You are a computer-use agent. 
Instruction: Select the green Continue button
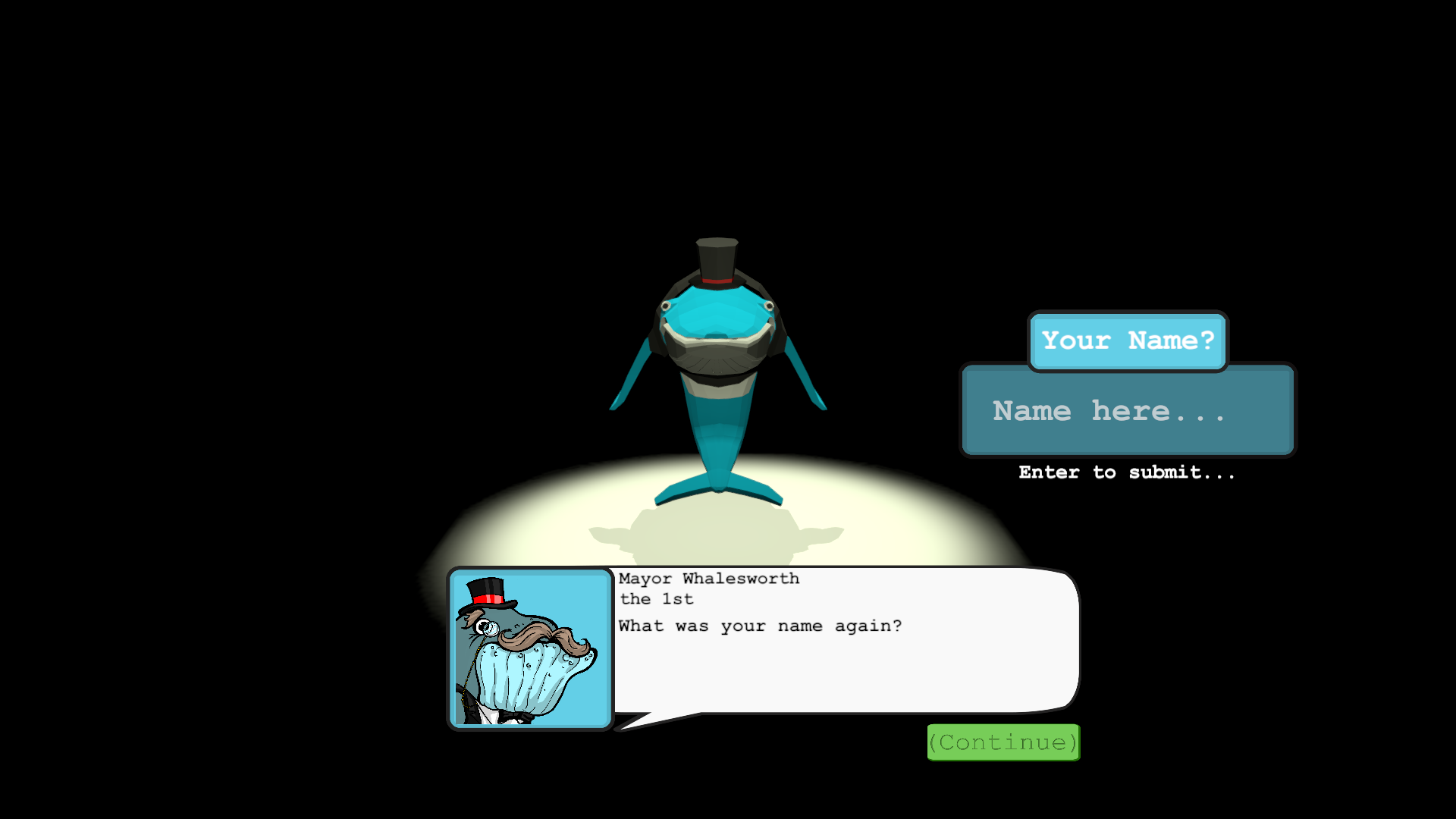coord(1003,742)
